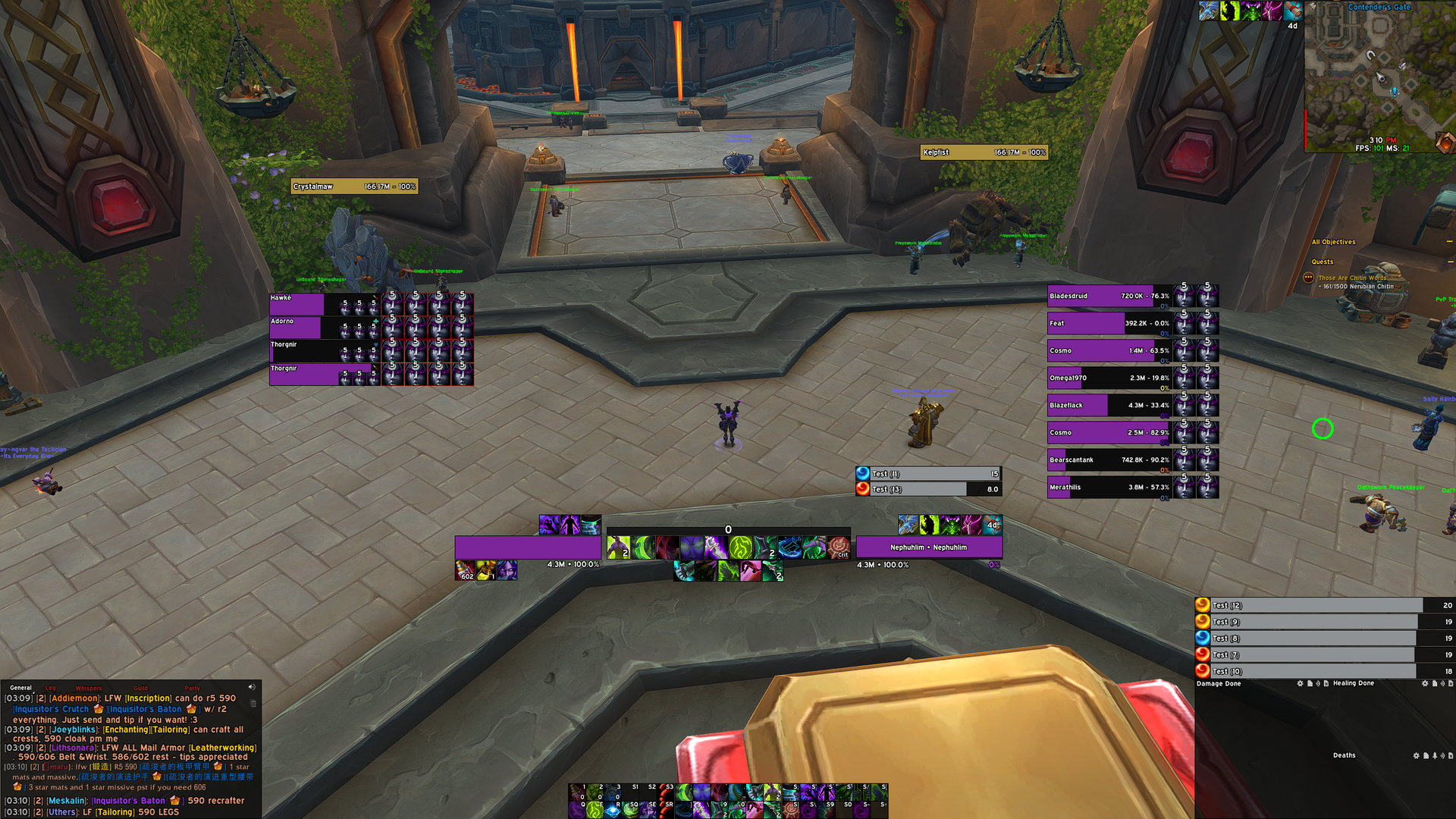Use the red potion with 602 count
Image resolution: width=1456 pixels, height=819 pixels.
click(464, 570)
